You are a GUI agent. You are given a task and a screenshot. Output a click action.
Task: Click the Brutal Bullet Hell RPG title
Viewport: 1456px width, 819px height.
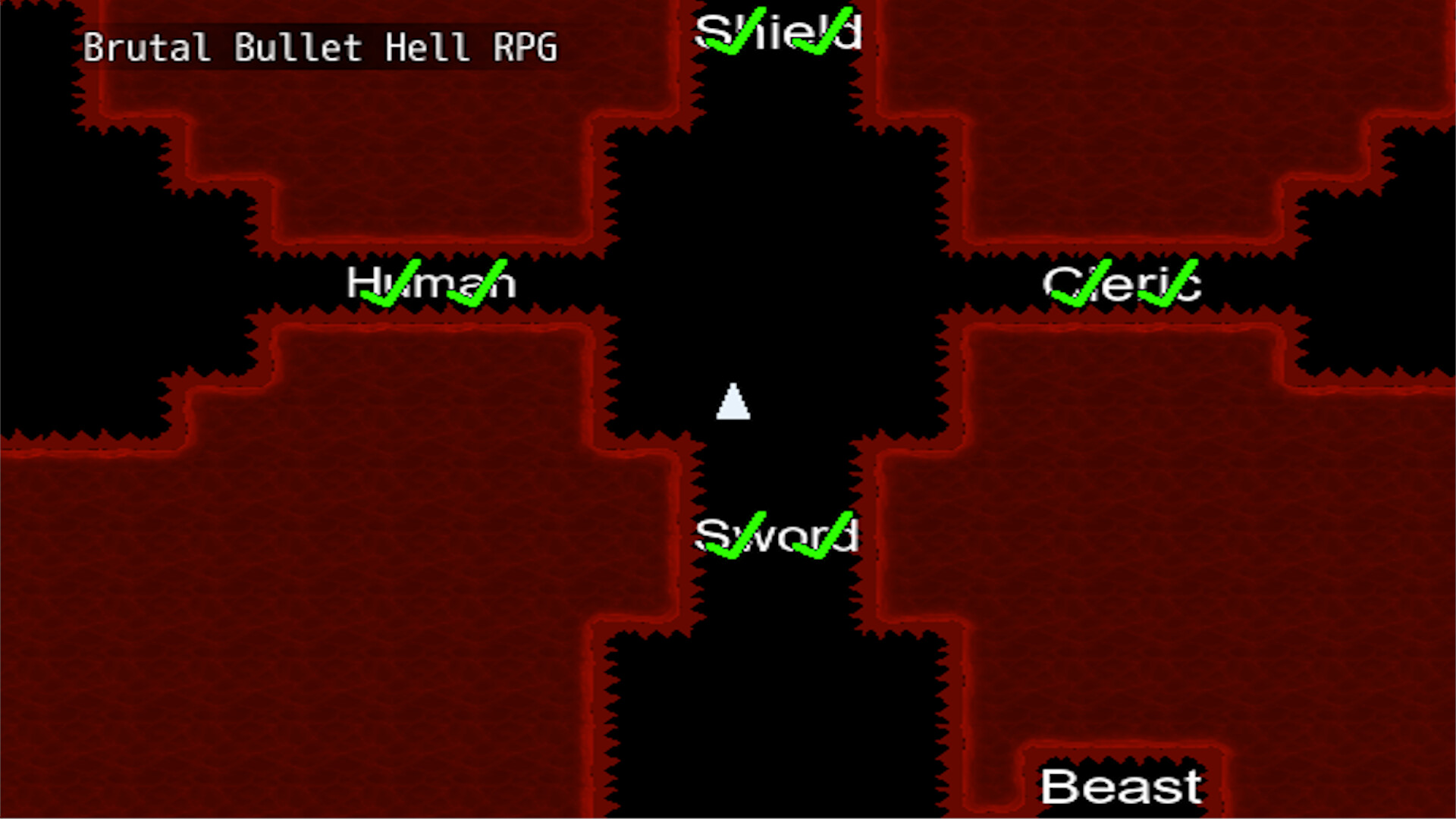click(x=322, y=47)
